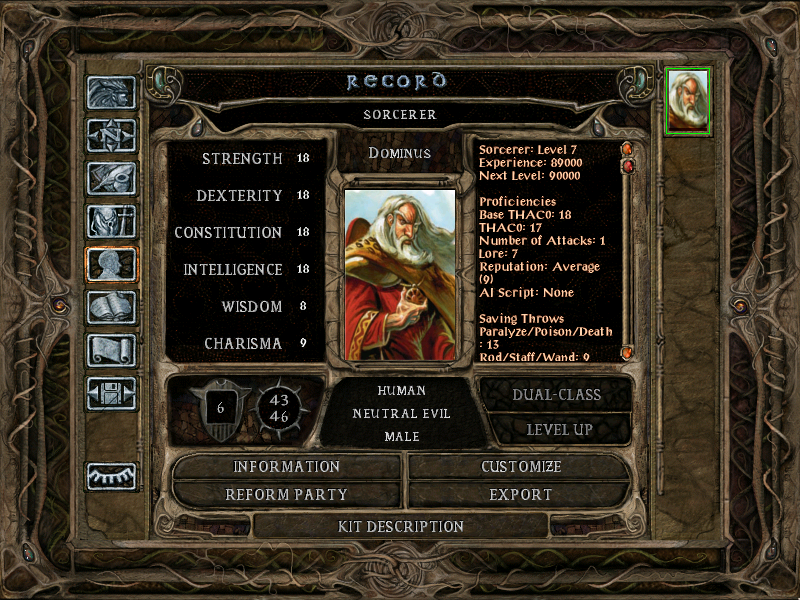Image resolution: width=800 pixels, height=600 pixels.
Task: Select Reform Party
Action: (x=287, y=494)
